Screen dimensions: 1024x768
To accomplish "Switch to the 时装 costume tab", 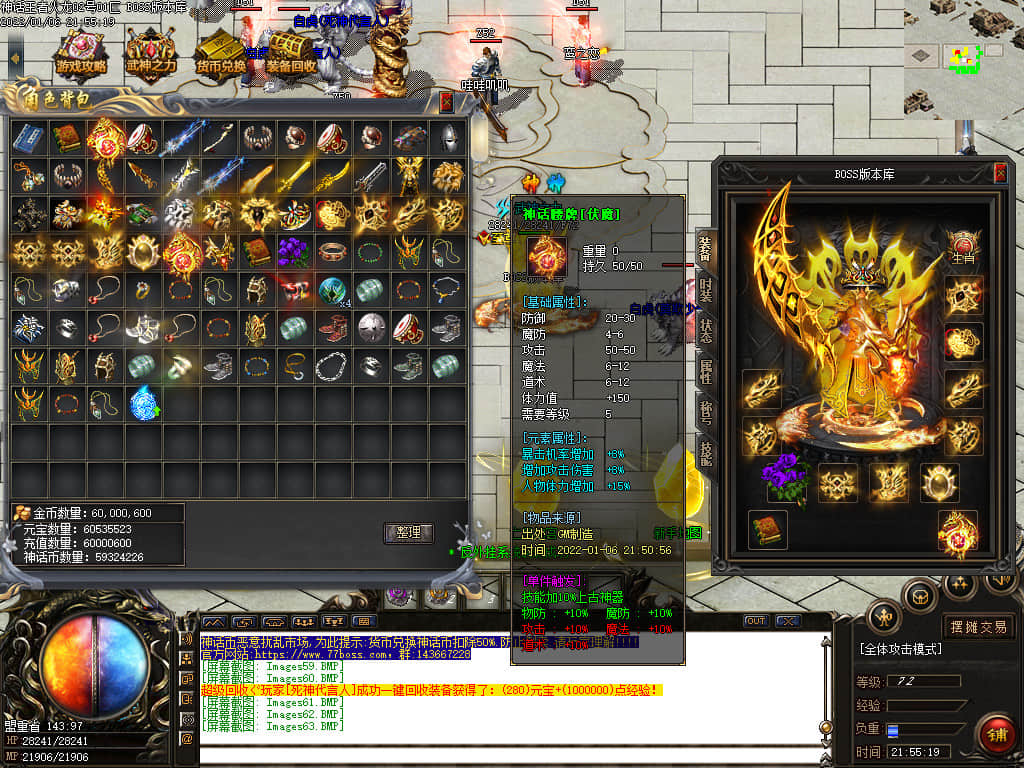I will pos(705,291).
